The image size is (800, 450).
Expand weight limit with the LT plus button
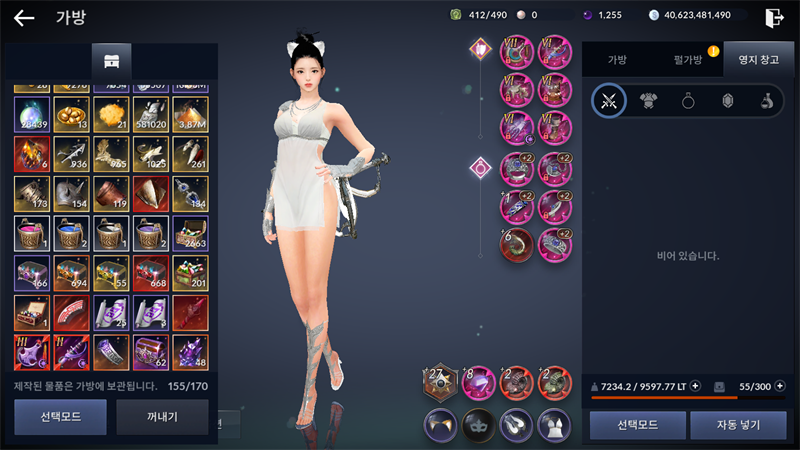click(x=696, y=386)
